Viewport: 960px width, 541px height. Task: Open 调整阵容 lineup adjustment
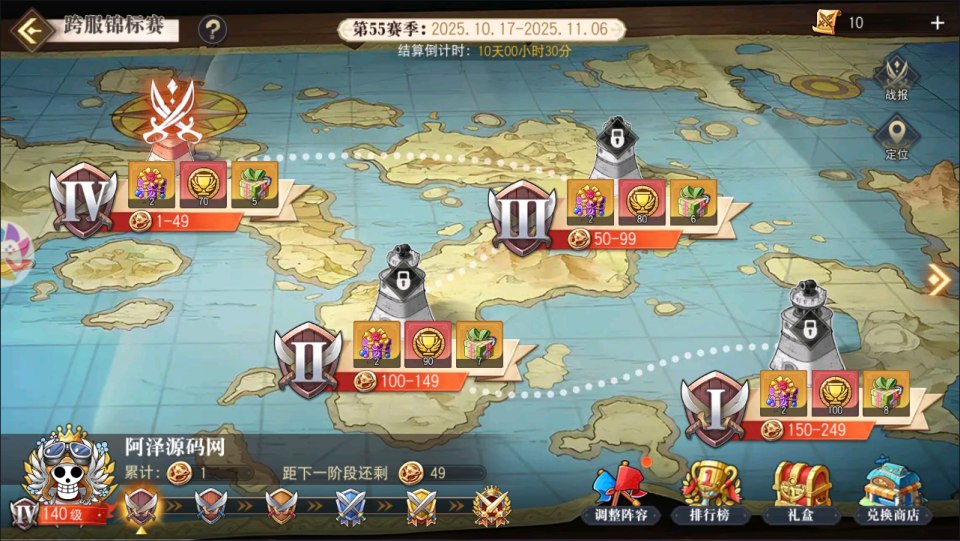(x=622, y=494)
